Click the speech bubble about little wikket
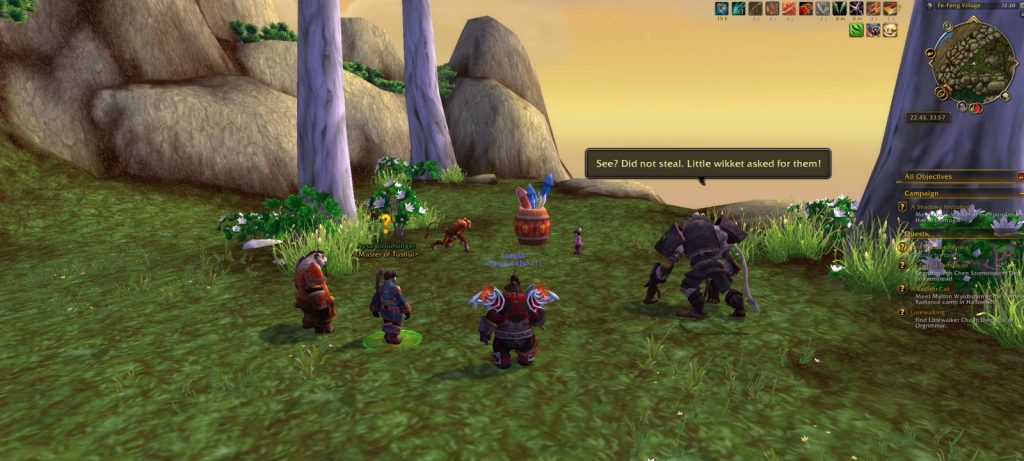This screenshot has height=461, width=1024. tap(707, 163)
